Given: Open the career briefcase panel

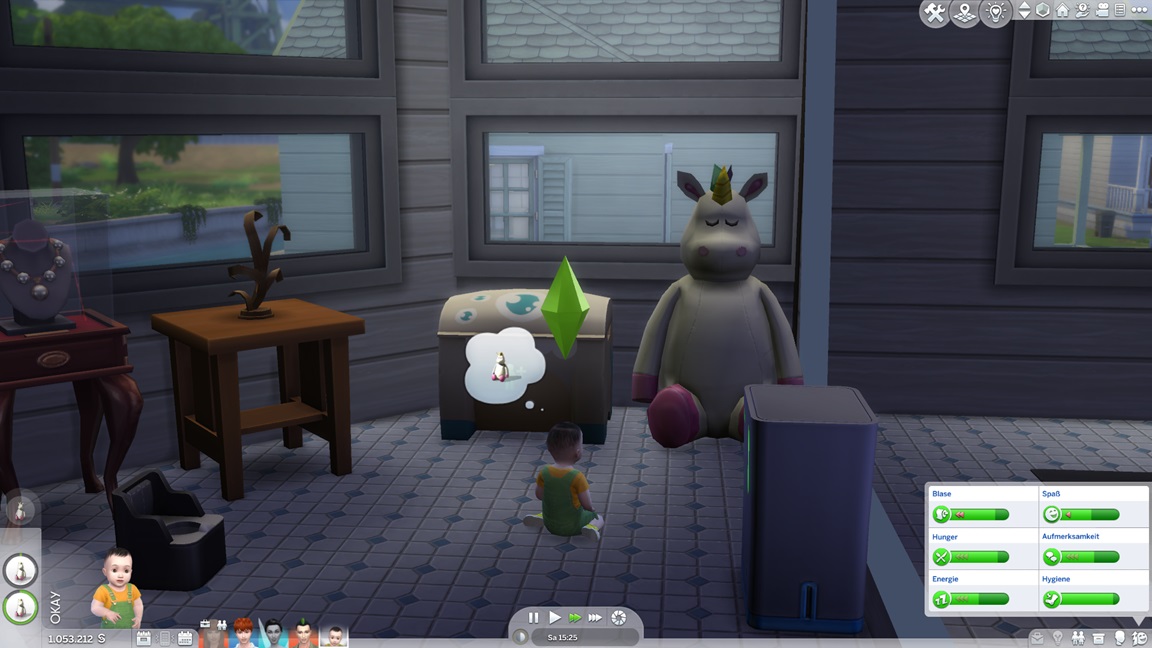Looking at the screenshot, I should (x=1037, y=637).
